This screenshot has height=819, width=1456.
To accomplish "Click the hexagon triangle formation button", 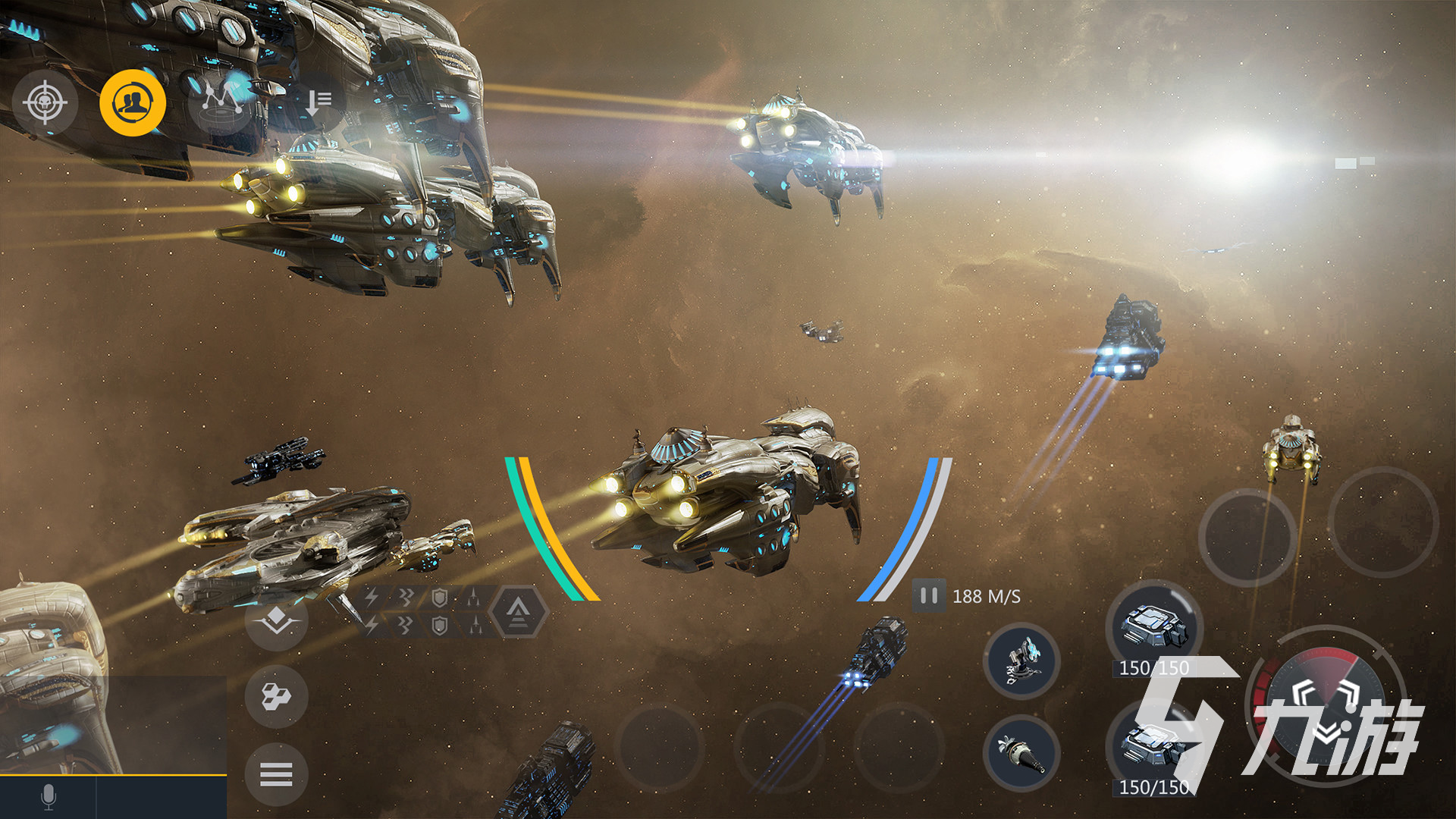I will pyautogui.click(x=518, y=610).
